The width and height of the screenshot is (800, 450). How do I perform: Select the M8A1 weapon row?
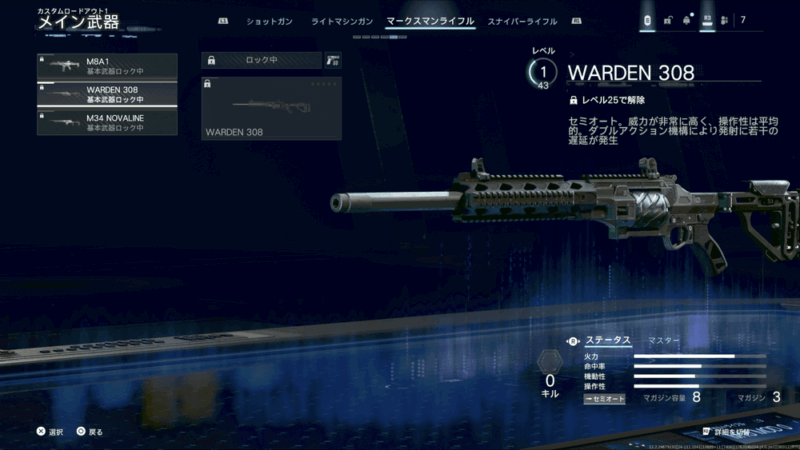tap(107, 66)
